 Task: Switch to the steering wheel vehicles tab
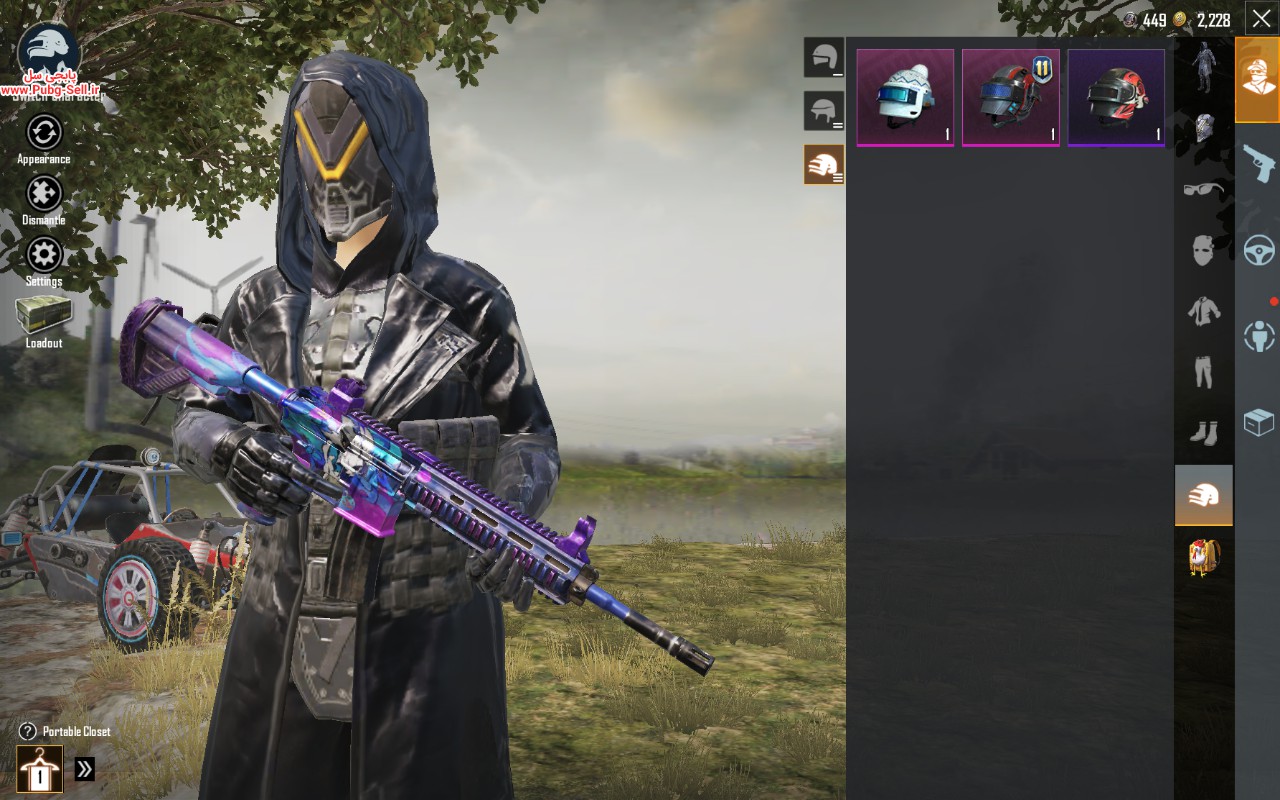click(1258, 250)
